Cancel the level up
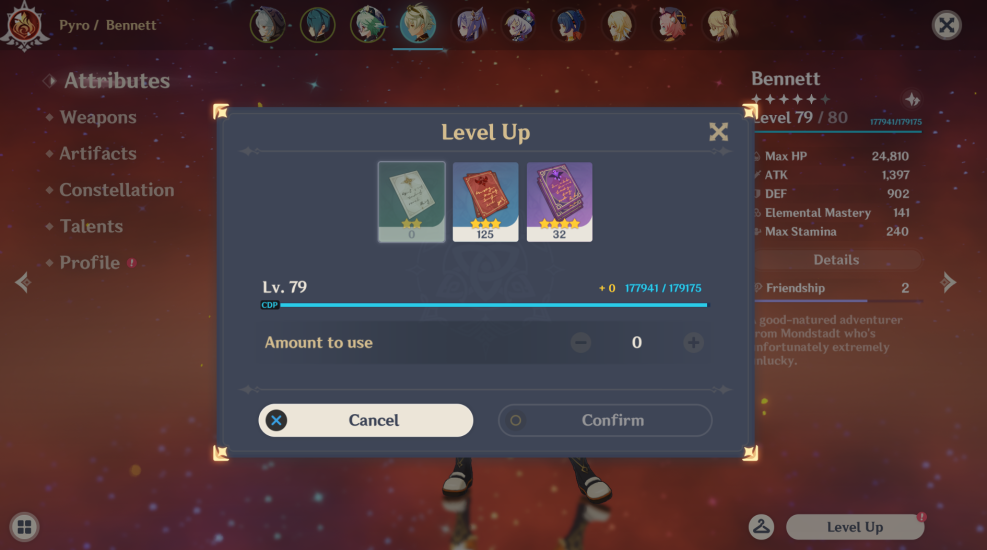Viewport: 987px width, 550px height. (366, 421)
